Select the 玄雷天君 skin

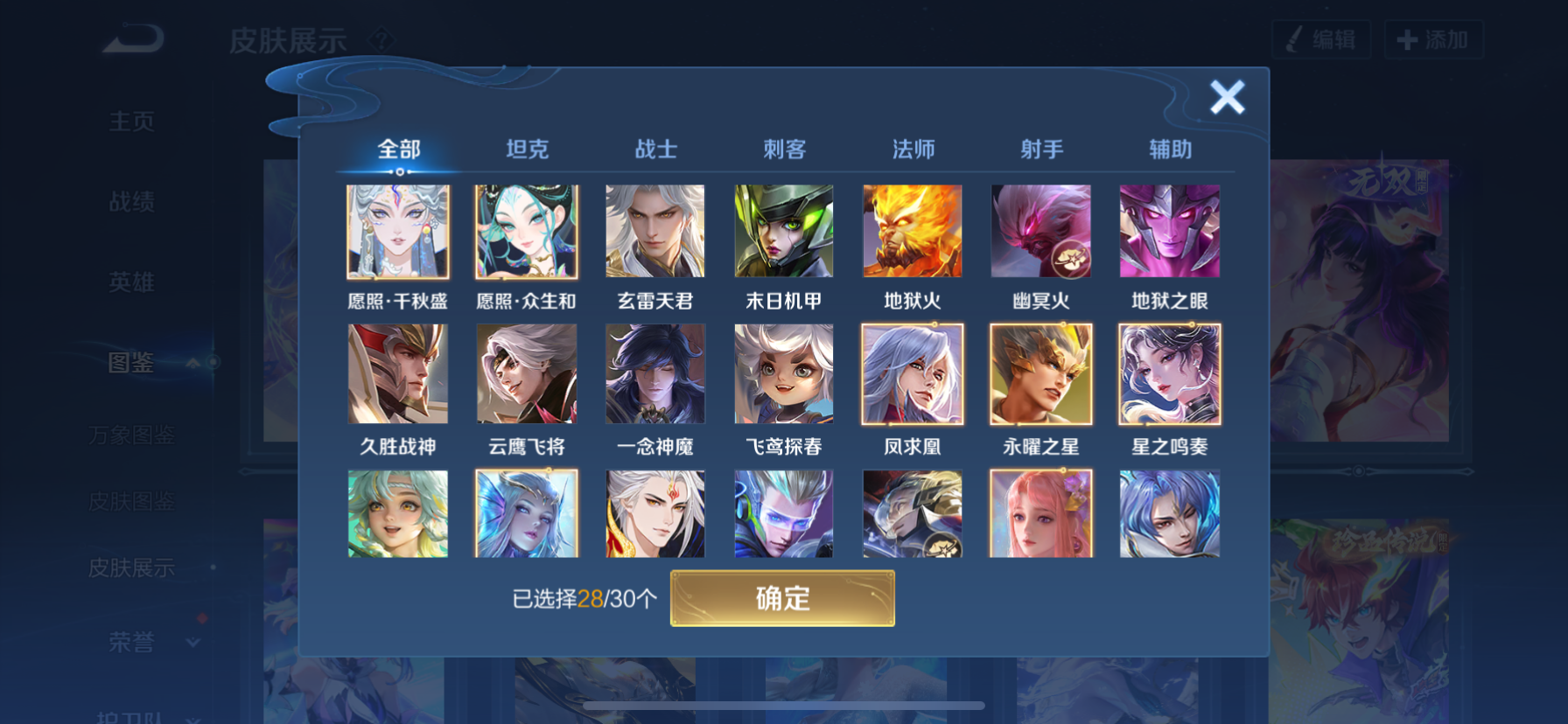[654, 230]
